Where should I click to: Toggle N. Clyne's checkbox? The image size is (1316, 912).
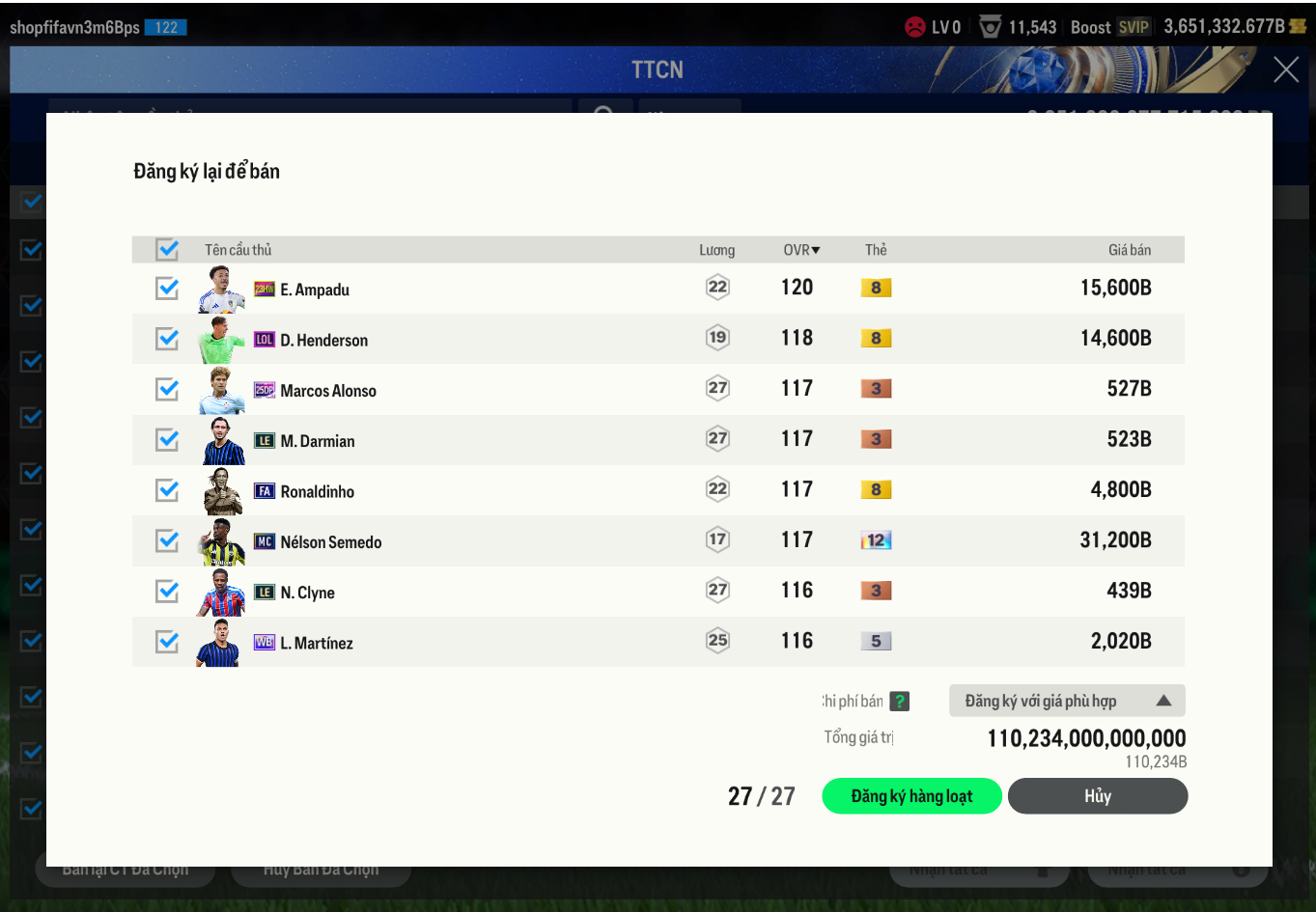tap(167, 591)
